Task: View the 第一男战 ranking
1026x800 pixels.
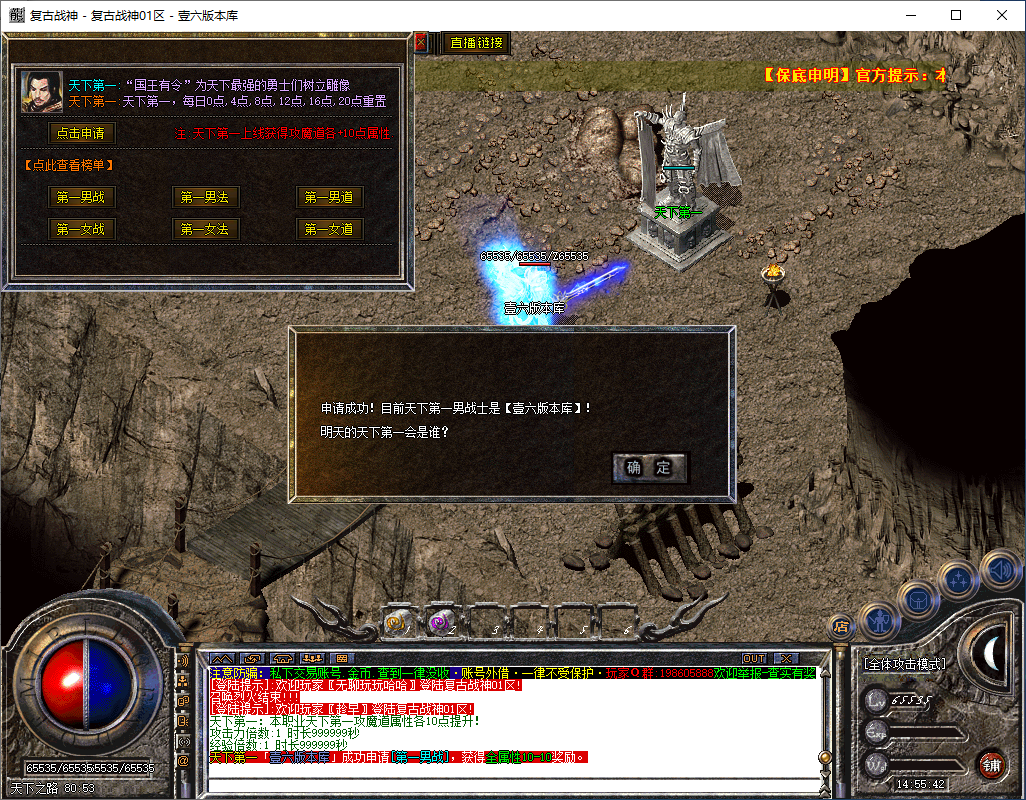Action: coord(82,197)
